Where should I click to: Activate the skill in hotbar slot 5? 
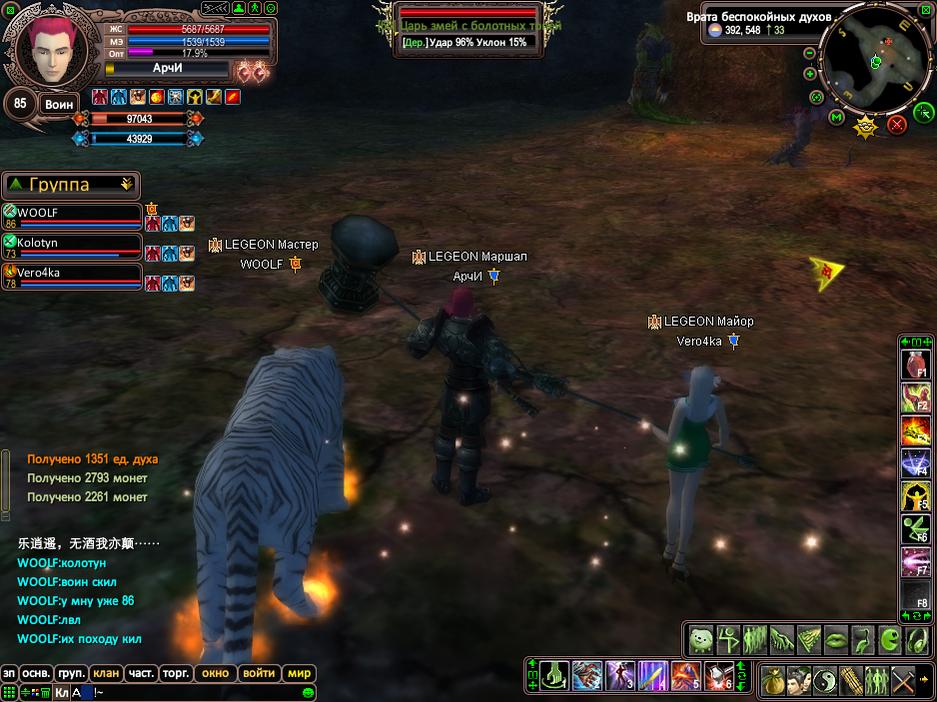tap(684, 677)
